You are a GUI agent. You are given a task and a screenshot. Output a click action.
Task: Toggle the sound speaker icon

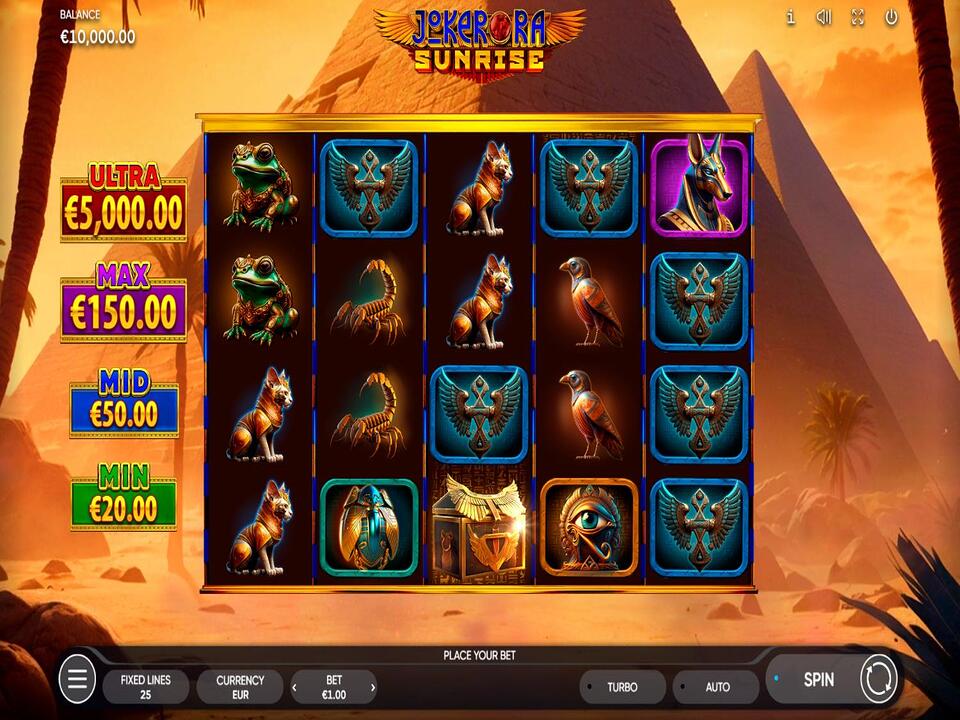click(824, 17)
